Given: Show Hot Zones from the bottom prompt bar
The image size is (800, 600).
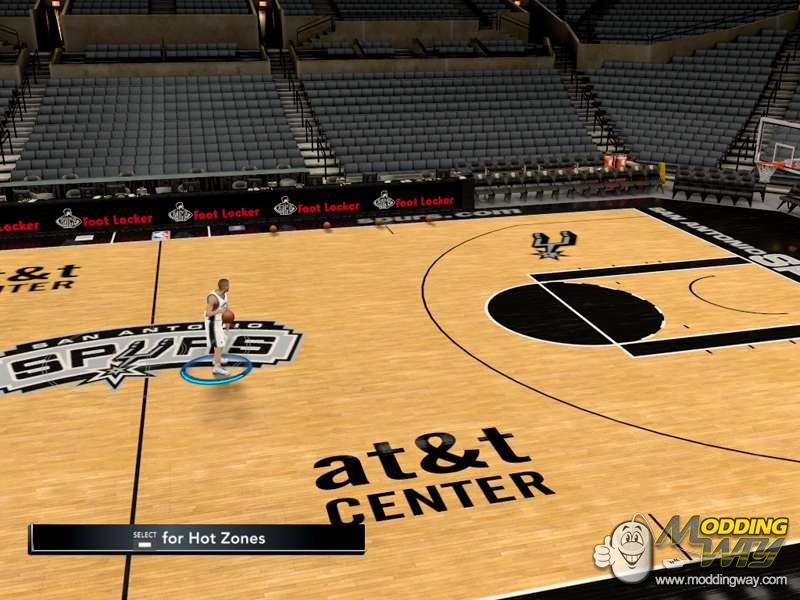Looking at the screenshot, I should pyautogui.click(x=196, y=539).
